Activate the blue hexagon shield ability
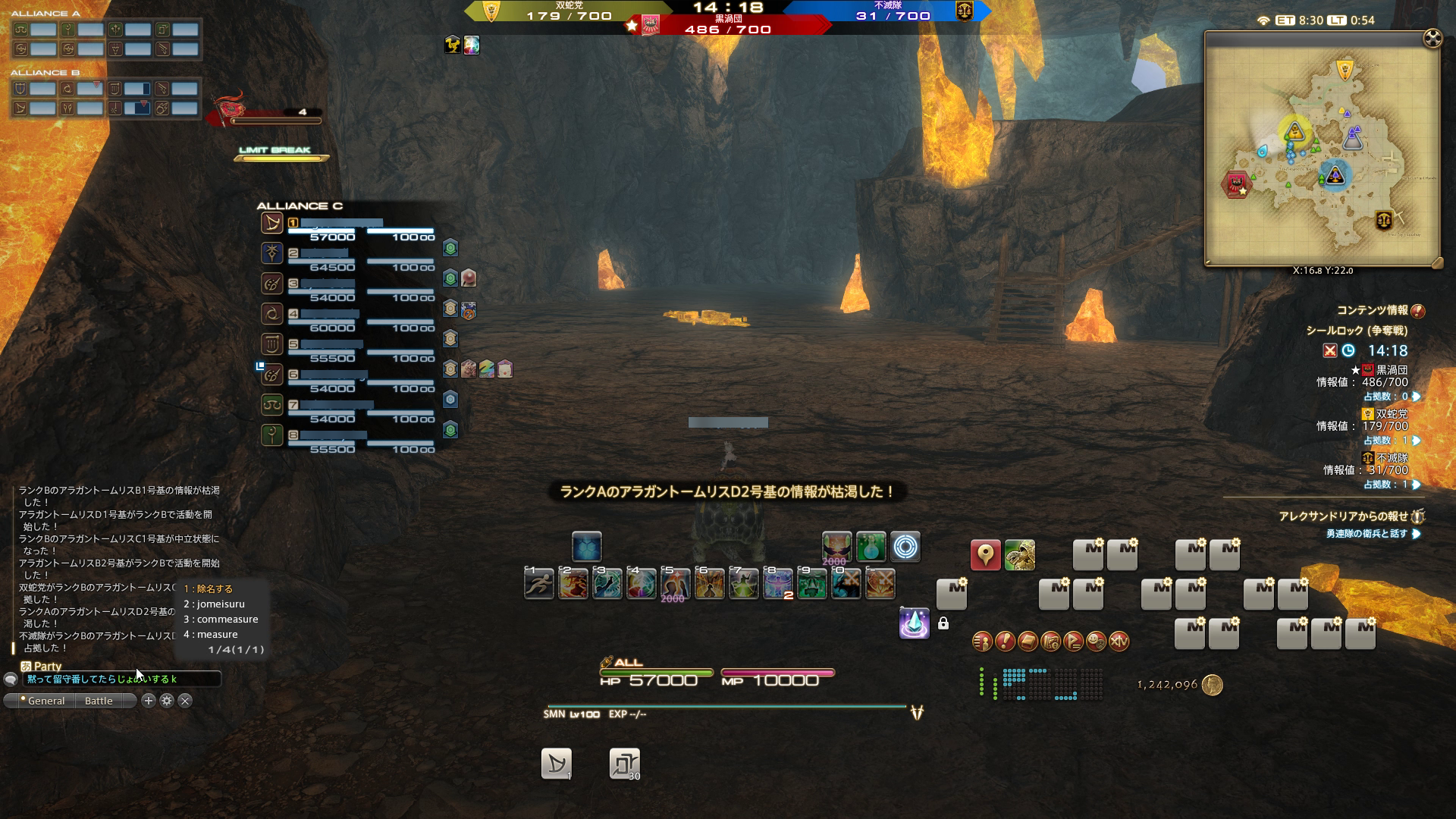Viewport: 1456px width, 819px height. [x=587, y=547]
